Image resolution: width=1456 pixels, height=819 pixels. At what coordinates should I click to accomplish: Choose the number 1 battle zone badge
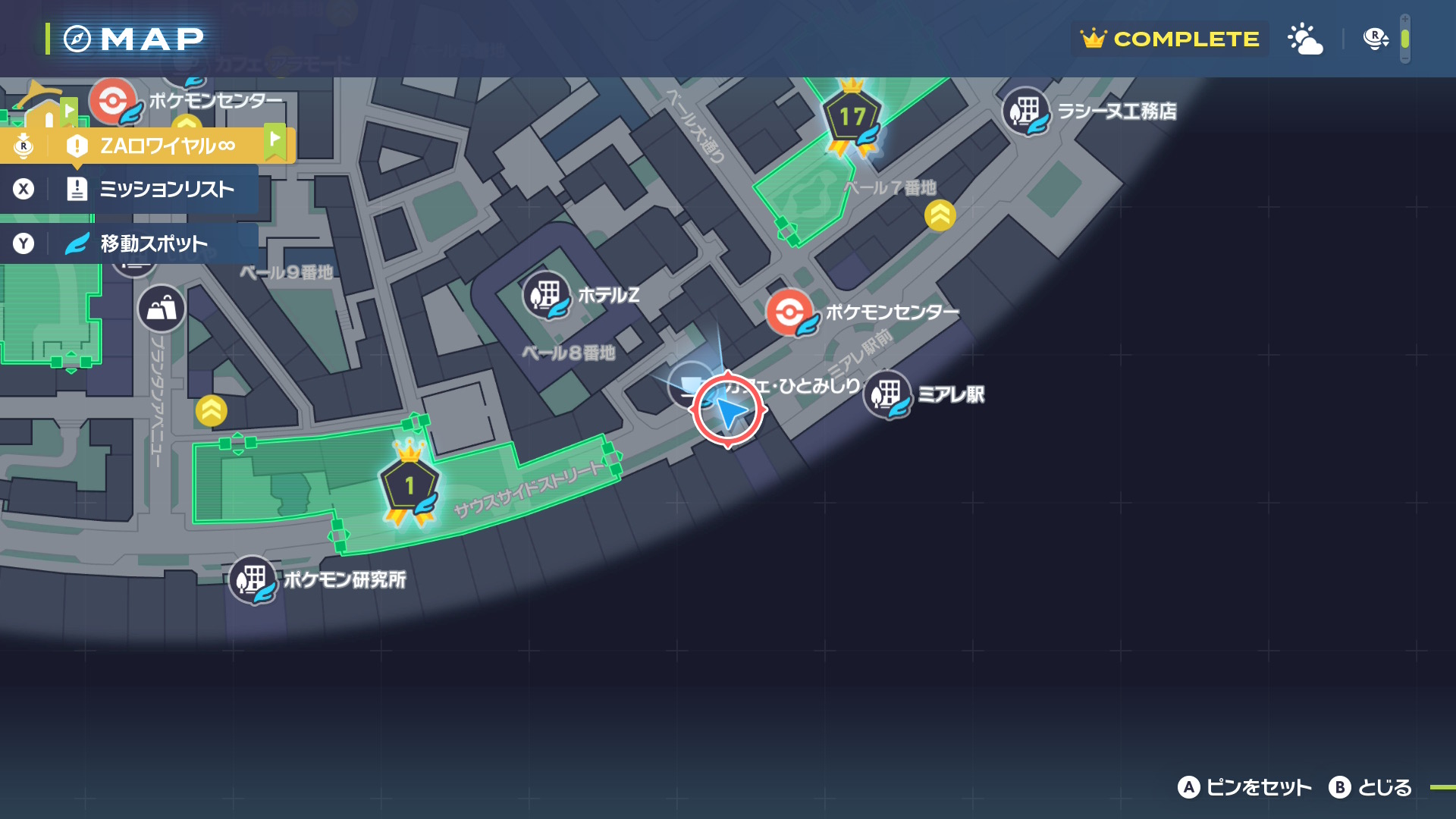(409, 485)
